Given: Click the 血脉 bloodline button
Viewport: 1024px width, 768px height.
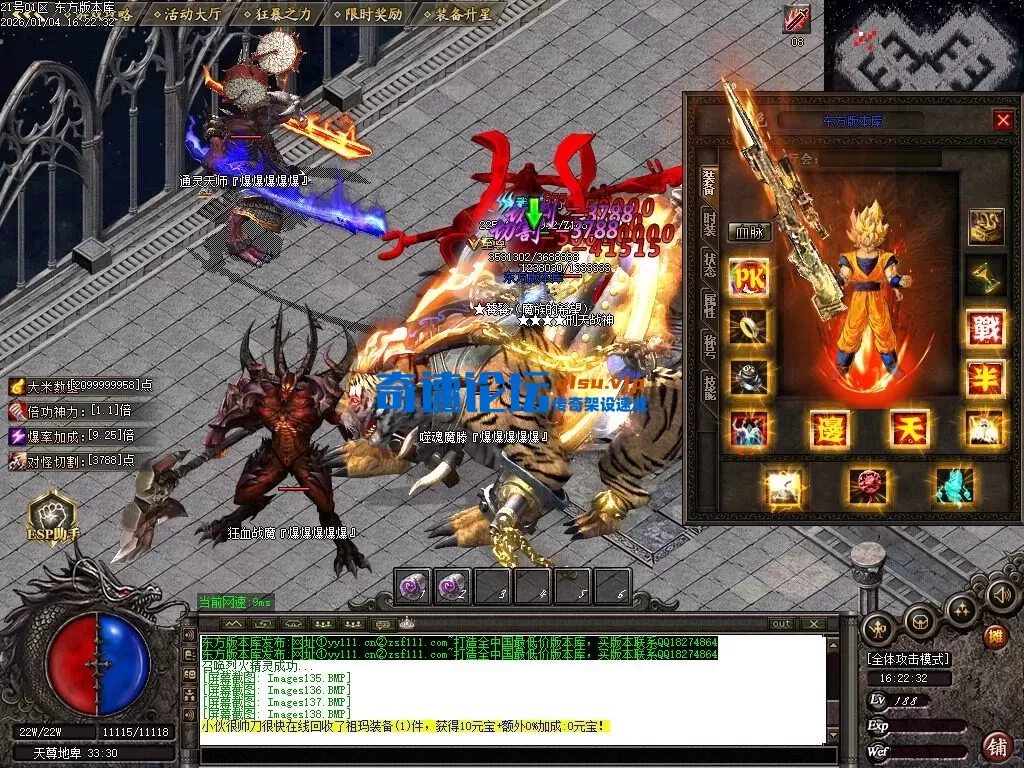Looking at the screenshot, I should pyautogui.click(x=749, y=232).
